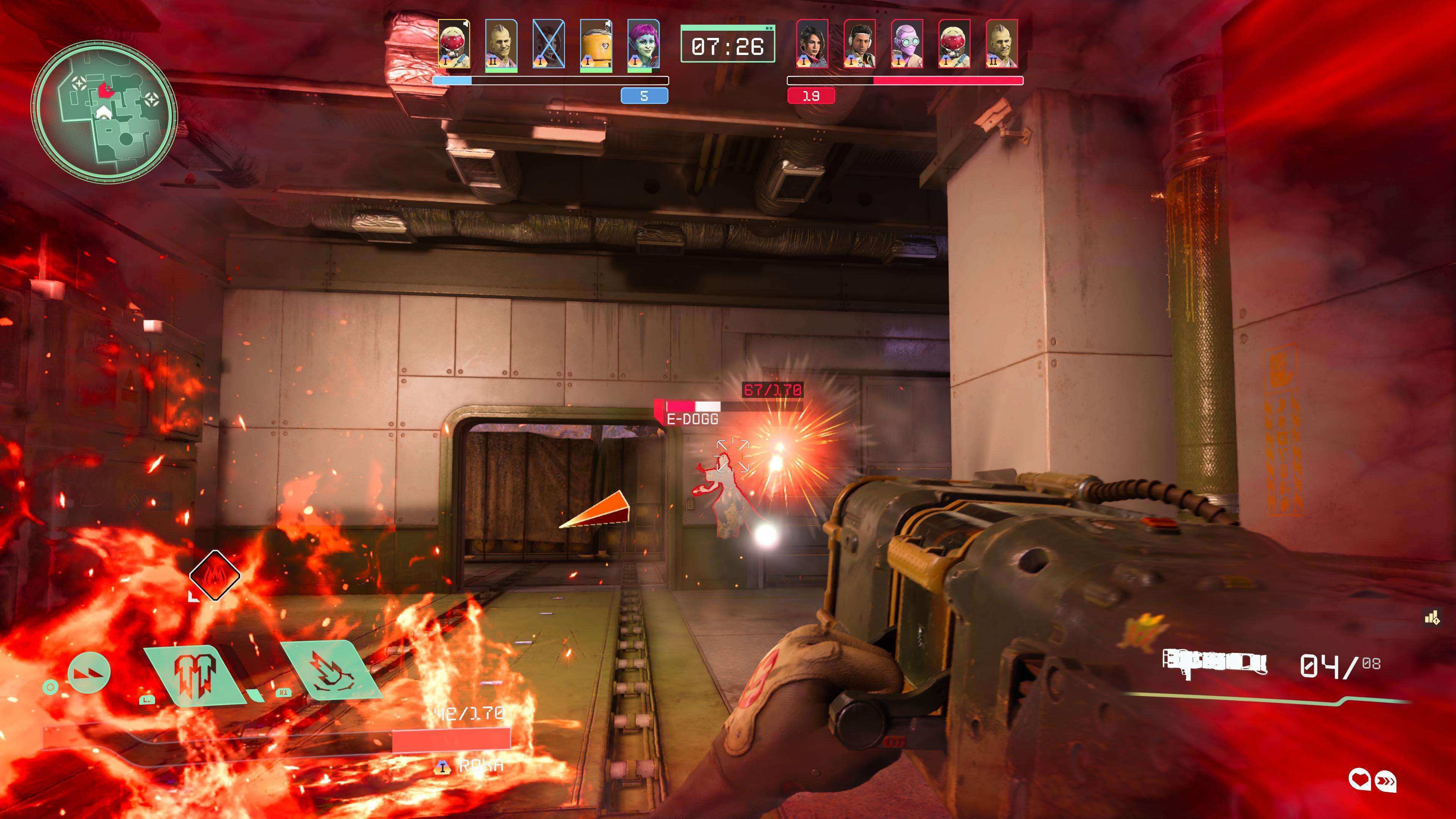Click the circular minimap
The height and width of the screenshot is (819, 1456).
[104, 111]
